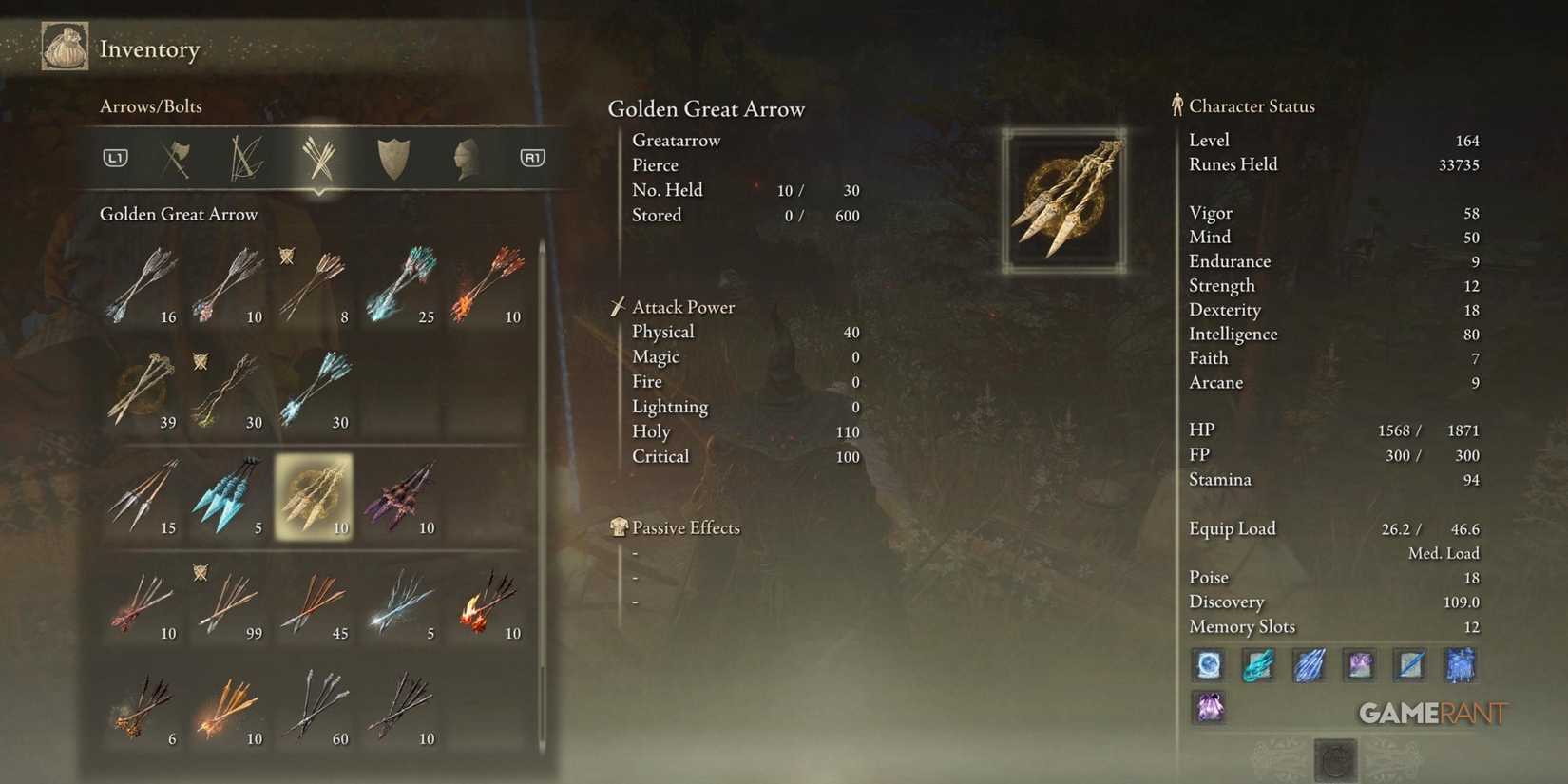Select the first blue orb sorcery memory slot
Viewport: 1568px width, 784px height.
pyautogui.click(x=1208, y=665)
